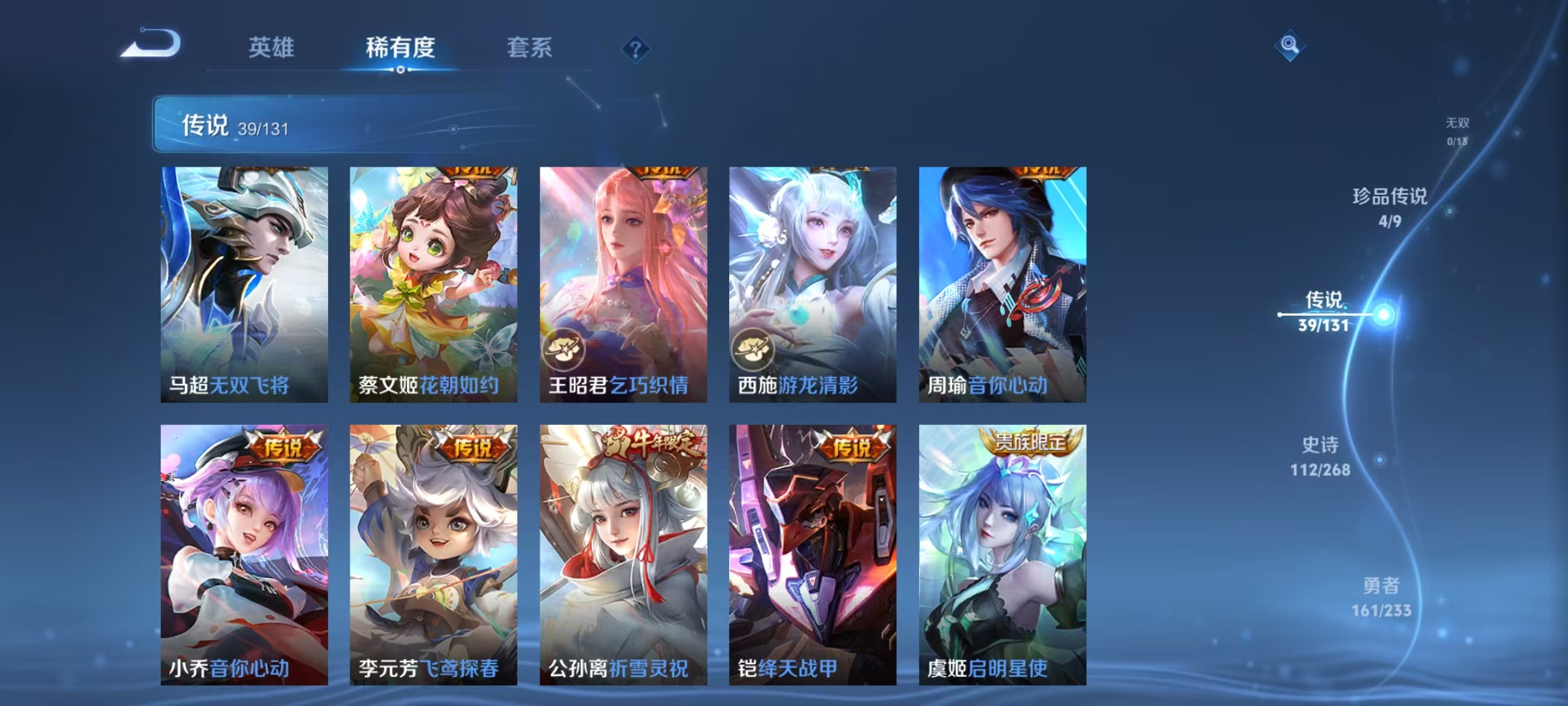The height and width of the screenshot is (706, 1568).
Task: Switch to the 套系 tab
Action: [529, 48]
